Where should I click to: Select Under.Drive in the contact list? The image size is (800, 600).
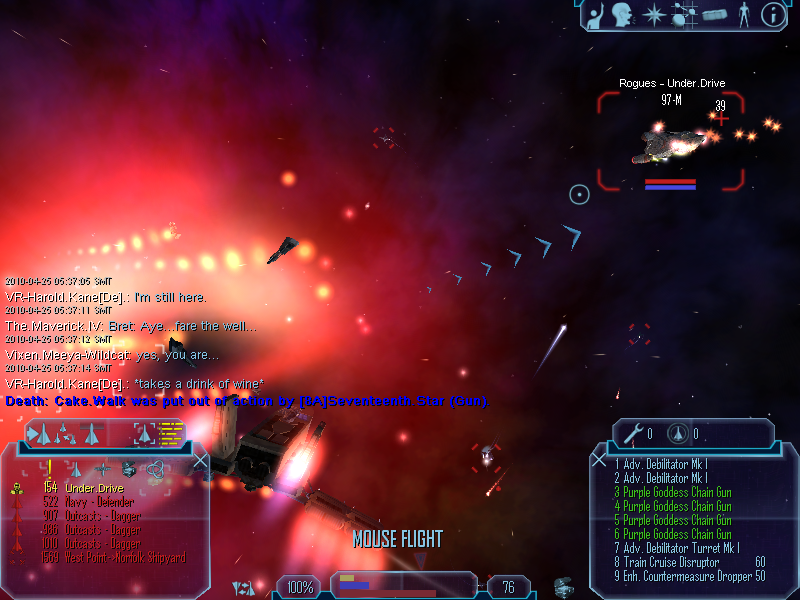[x=93, y=488]
